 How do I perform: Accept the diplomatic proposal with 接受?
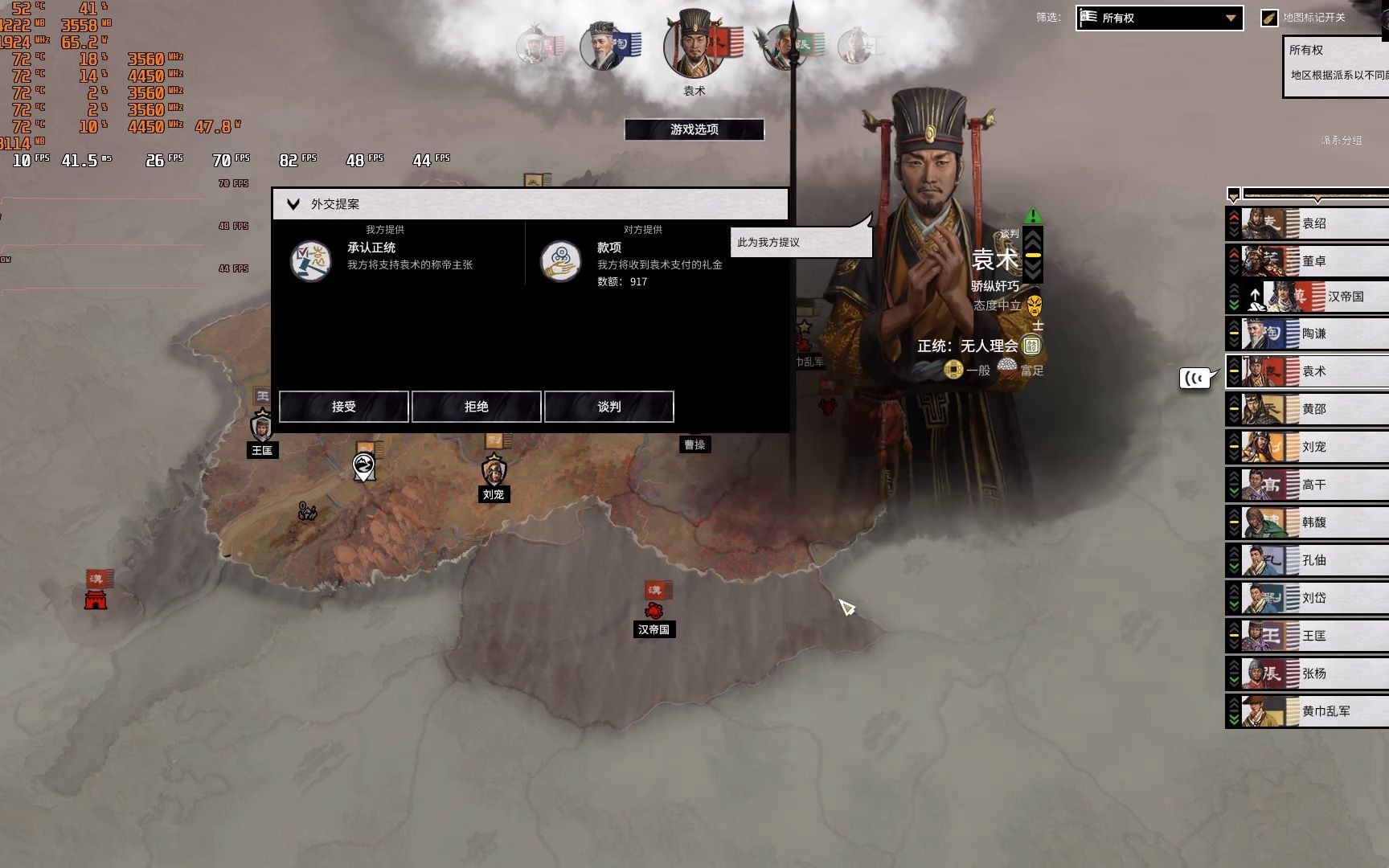coord(343,407)
